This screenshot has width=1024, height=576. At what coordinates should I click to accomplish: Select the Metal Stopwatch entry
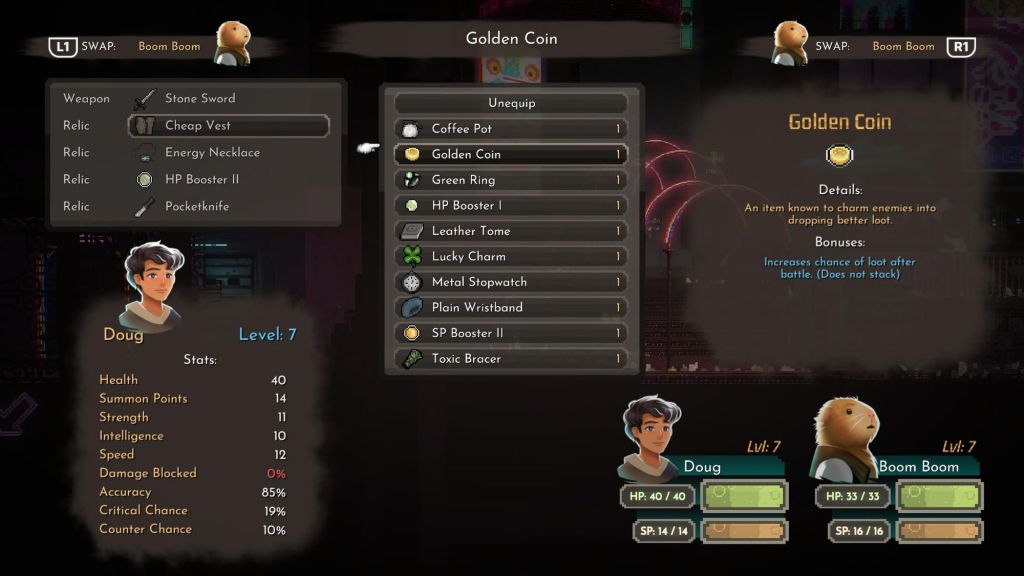511,282
